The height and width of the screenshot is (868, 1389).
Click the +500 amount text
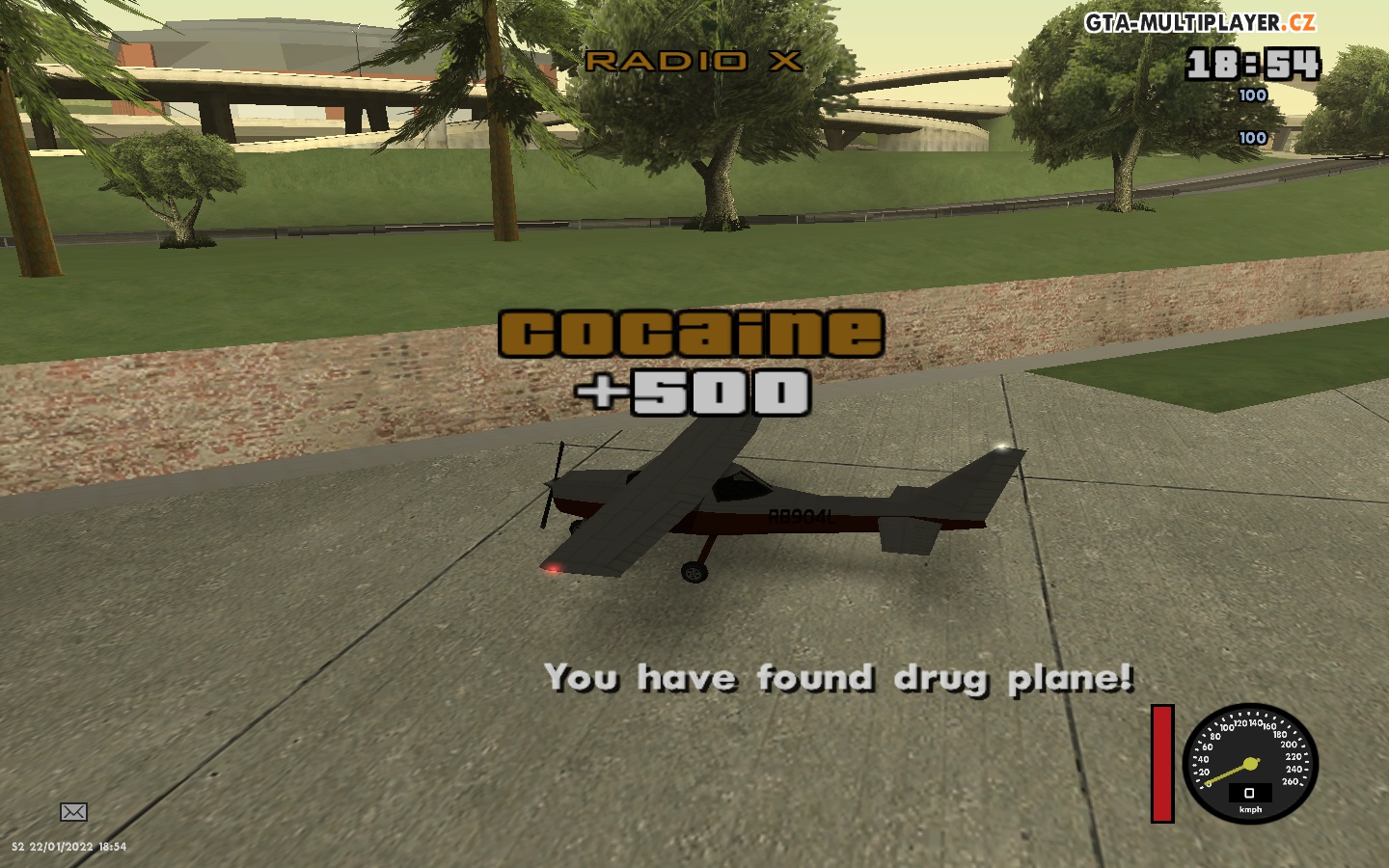click(693, 393)
